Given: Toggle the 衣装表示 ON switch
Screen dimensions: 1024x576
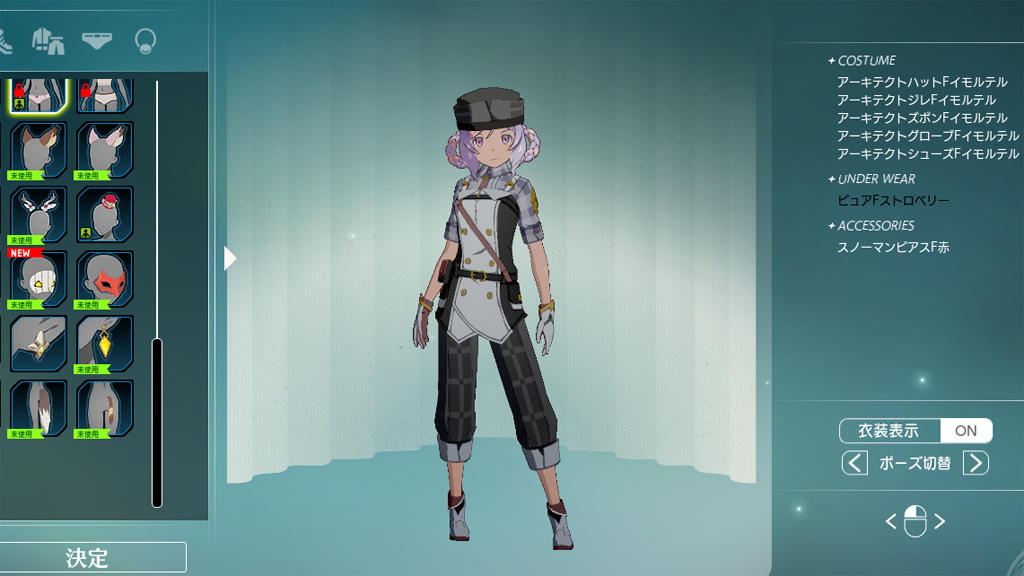Looking at the screenshot, I should point(965,431).
